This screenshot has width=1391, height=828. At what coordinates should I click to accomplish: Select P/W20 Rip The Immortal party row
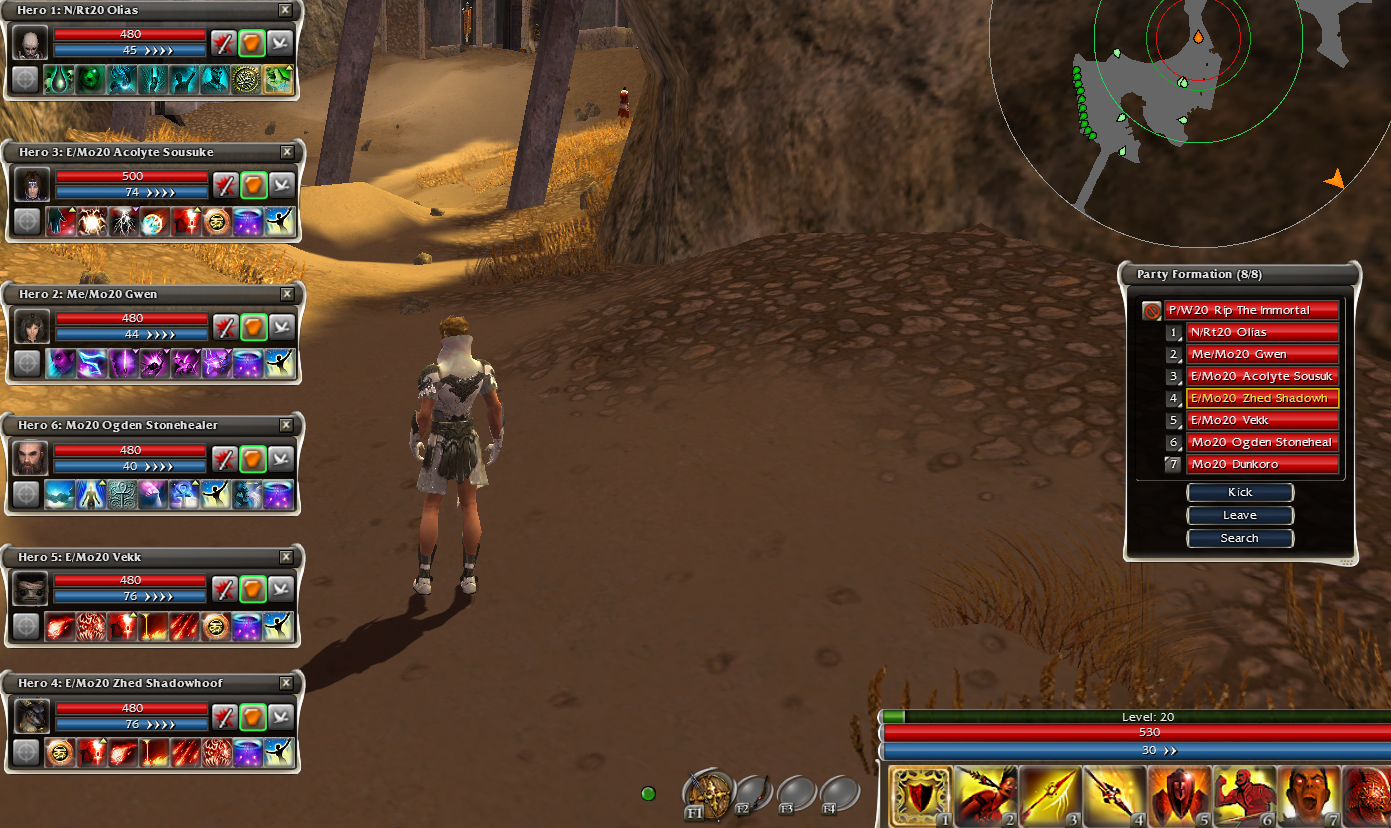pyautogui.click(x=1250, y=310)
